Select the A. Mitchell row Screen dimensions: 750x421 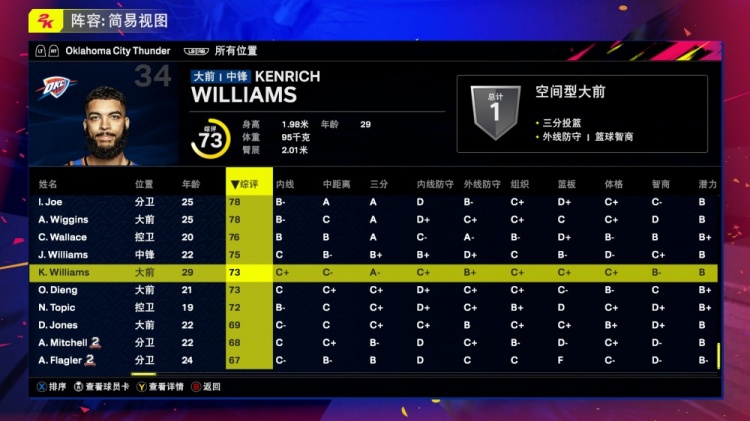(65, 343)
